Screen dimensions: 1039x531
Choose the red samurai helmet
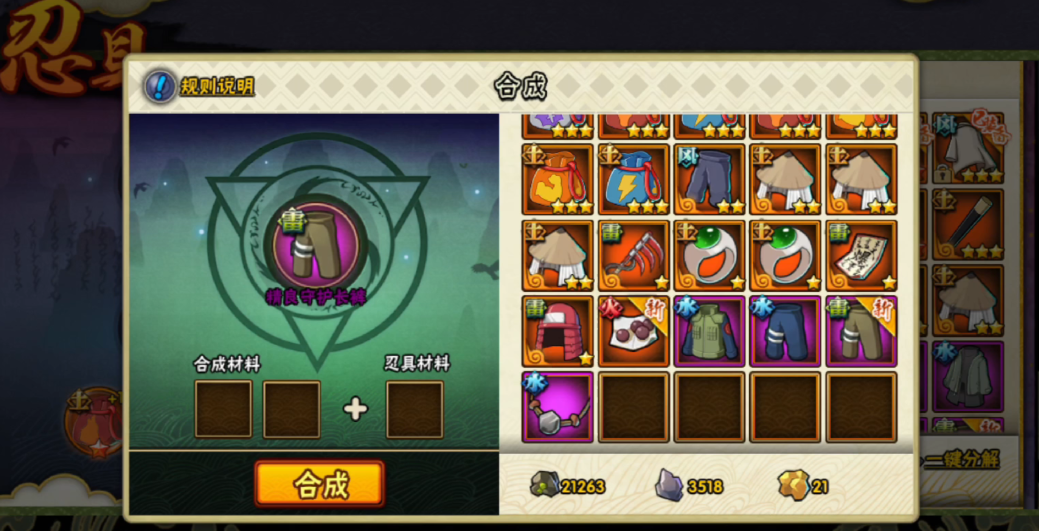[x=557, y=331]
